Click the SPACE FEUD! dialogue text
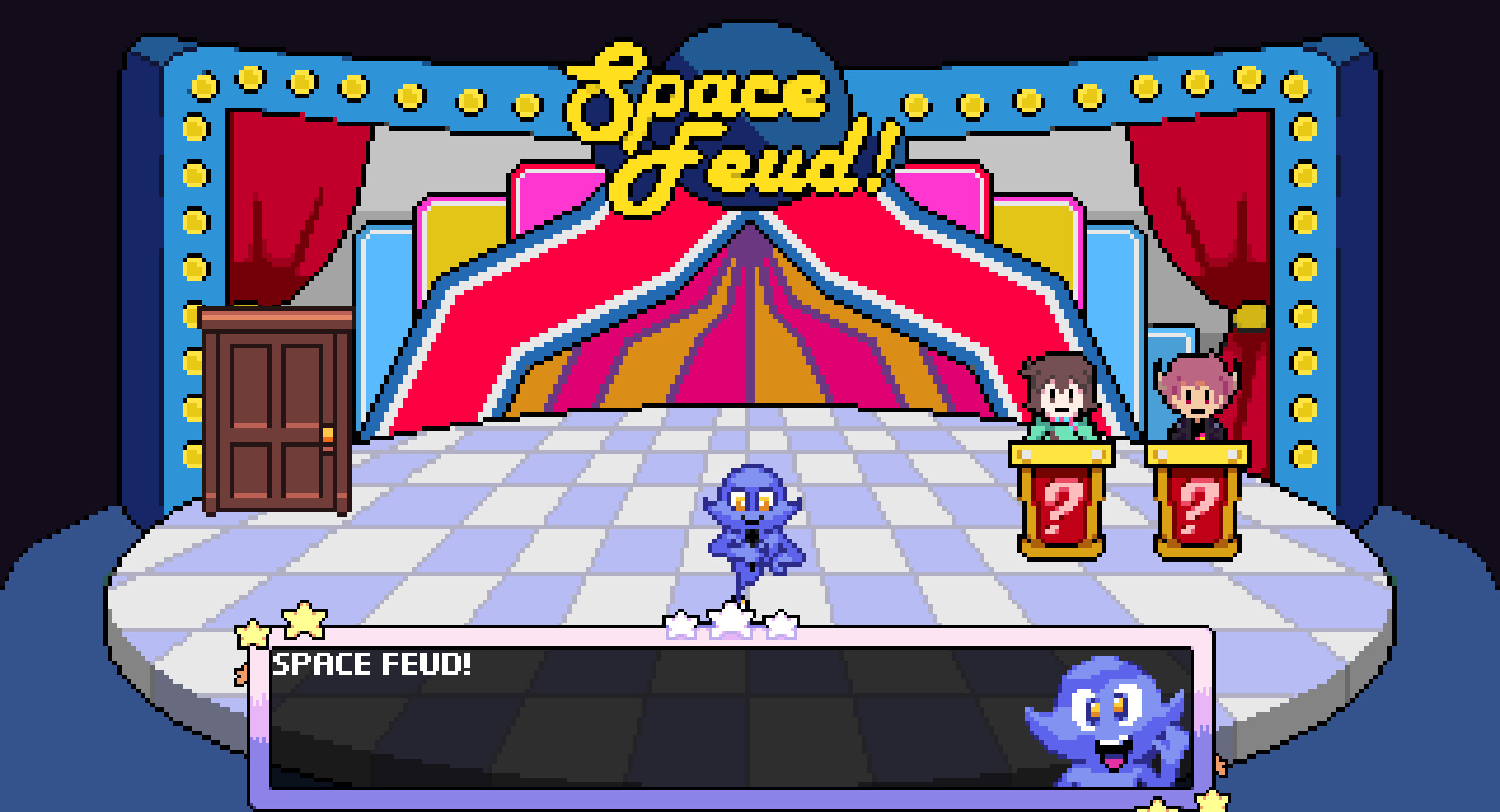The width and height of the screenshot is (1500, 812). [x=371, y=664]
